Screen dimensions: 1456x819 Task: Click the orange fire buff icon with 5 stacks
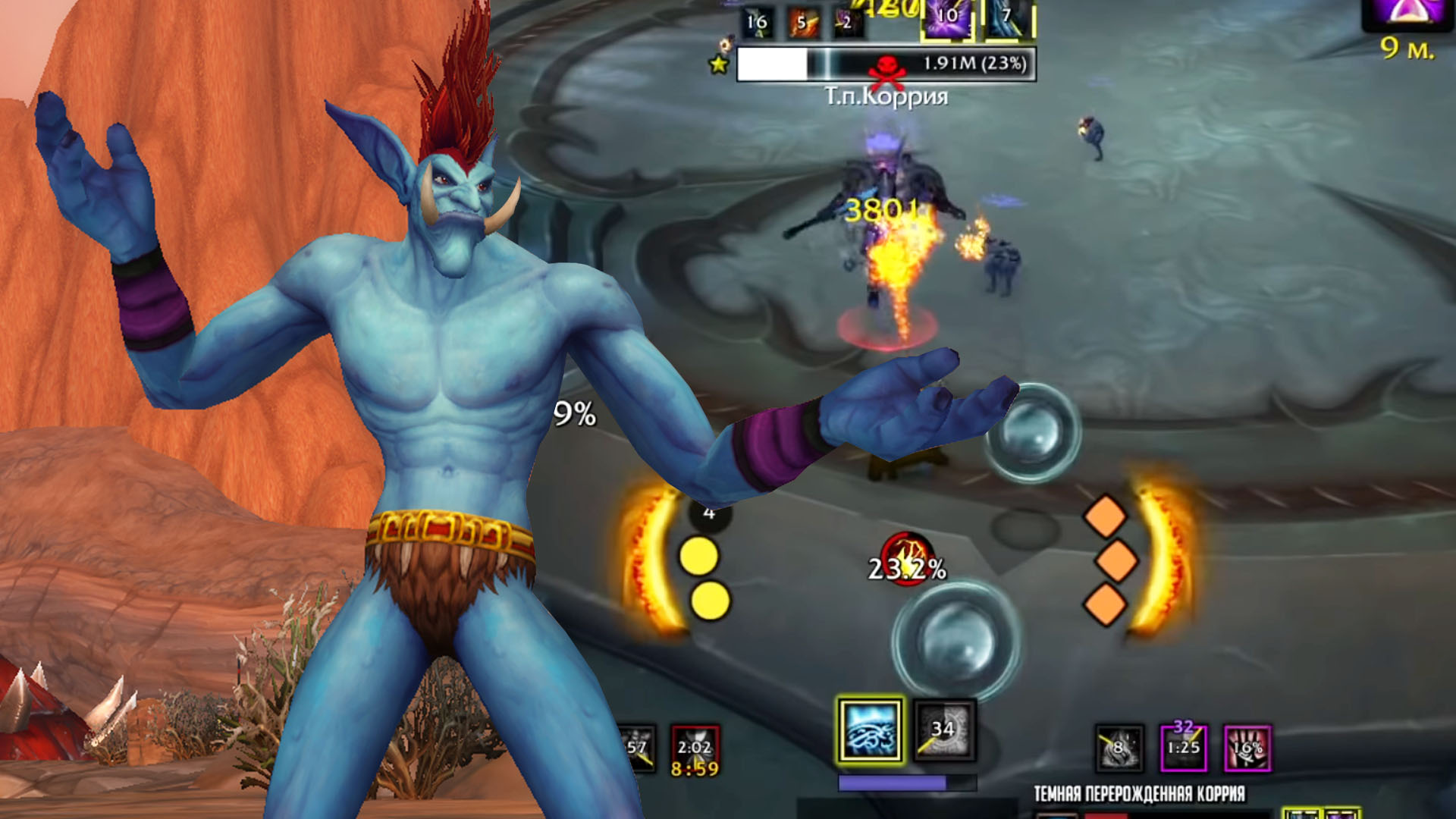point(803,21)
